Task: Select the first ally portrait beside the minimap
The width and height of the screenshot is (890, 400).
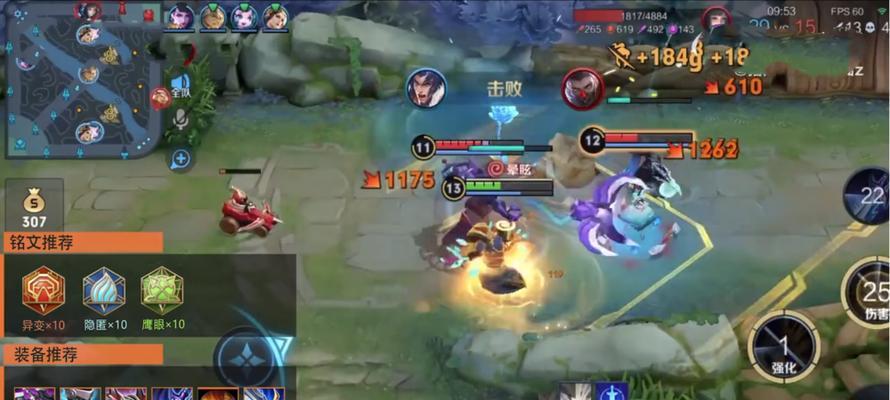Action: (x=180, y=16)
